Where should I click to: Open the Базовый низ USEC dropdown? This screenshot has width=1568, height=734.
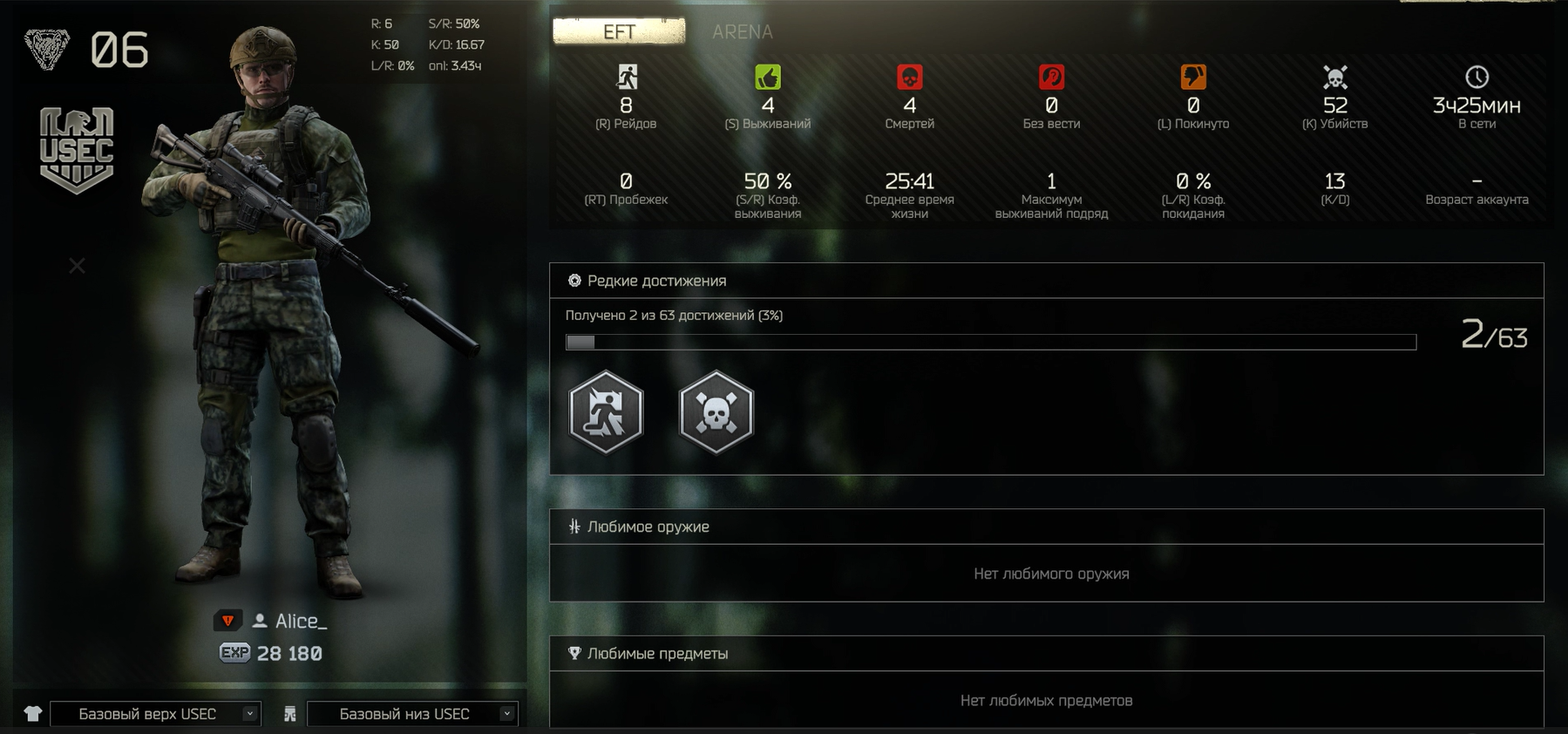pos(412,714)
